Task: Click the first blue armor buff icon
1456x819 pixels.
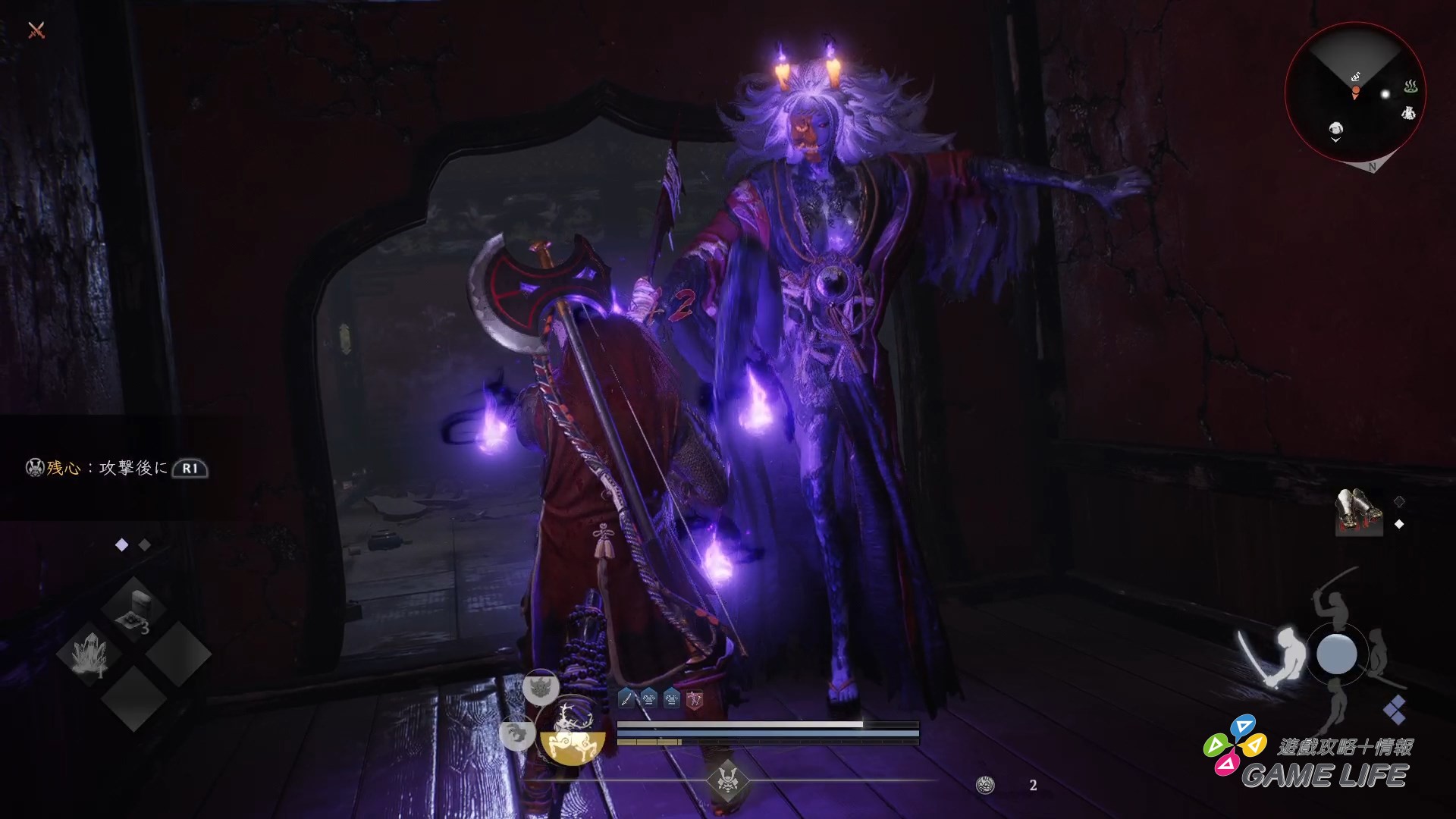Action: (x=649, y=697)
